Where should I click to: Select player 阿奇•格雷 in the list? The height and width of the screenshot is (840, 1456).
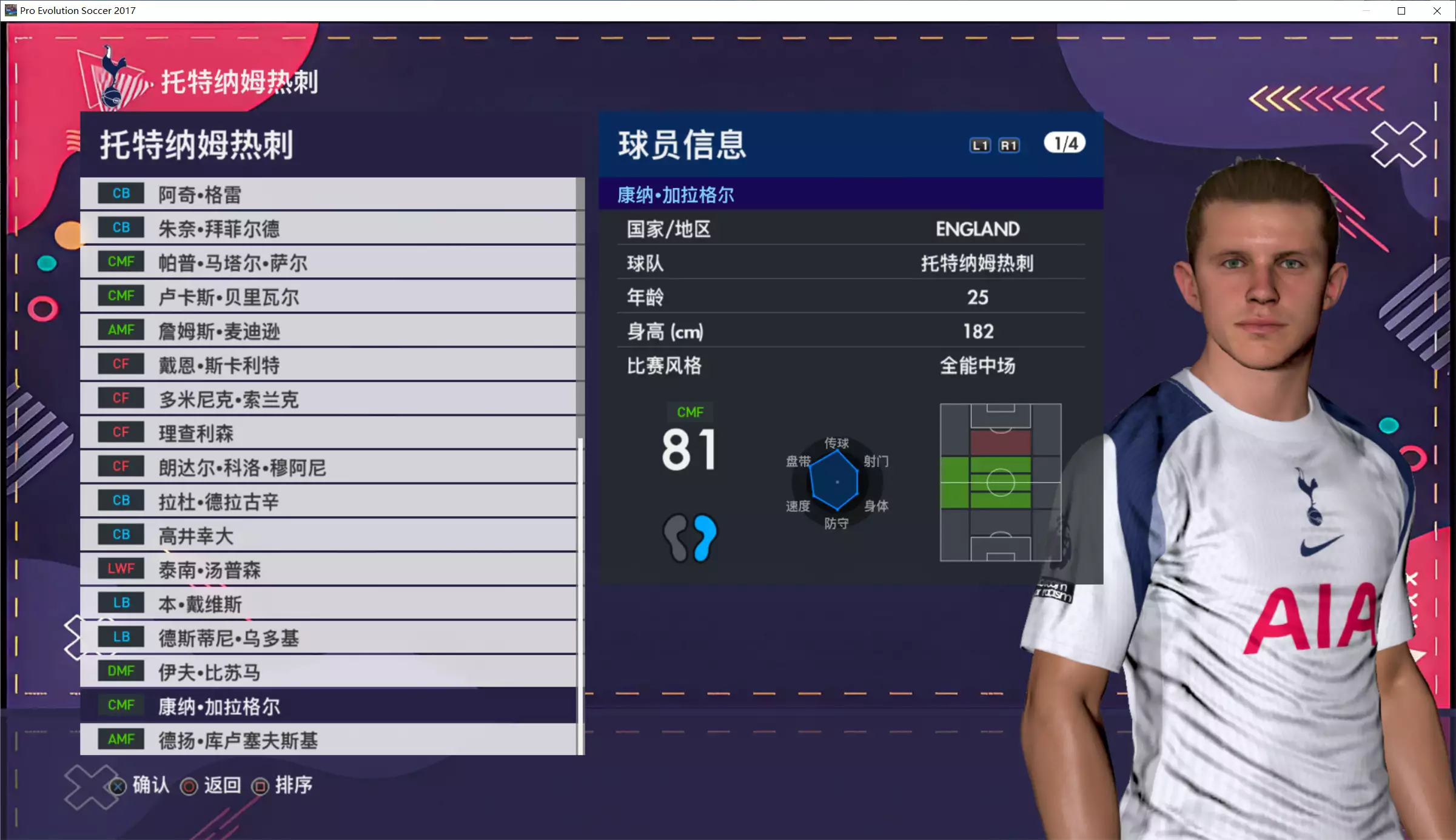coord(327,194)
